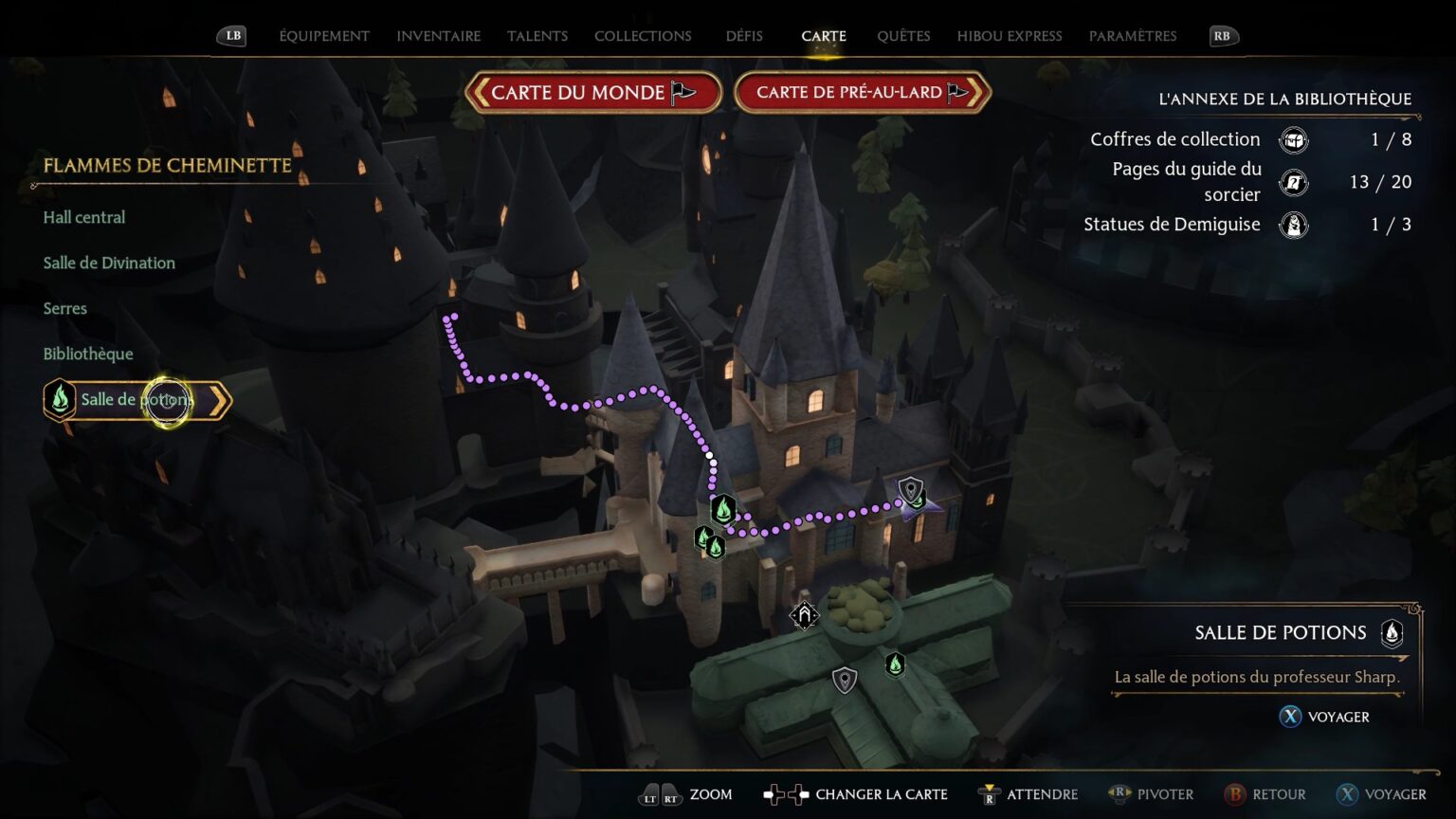Click the Statues de Demiguise icon
The width and height of the screenshot is (1456, 819).
coord(1295,225)
